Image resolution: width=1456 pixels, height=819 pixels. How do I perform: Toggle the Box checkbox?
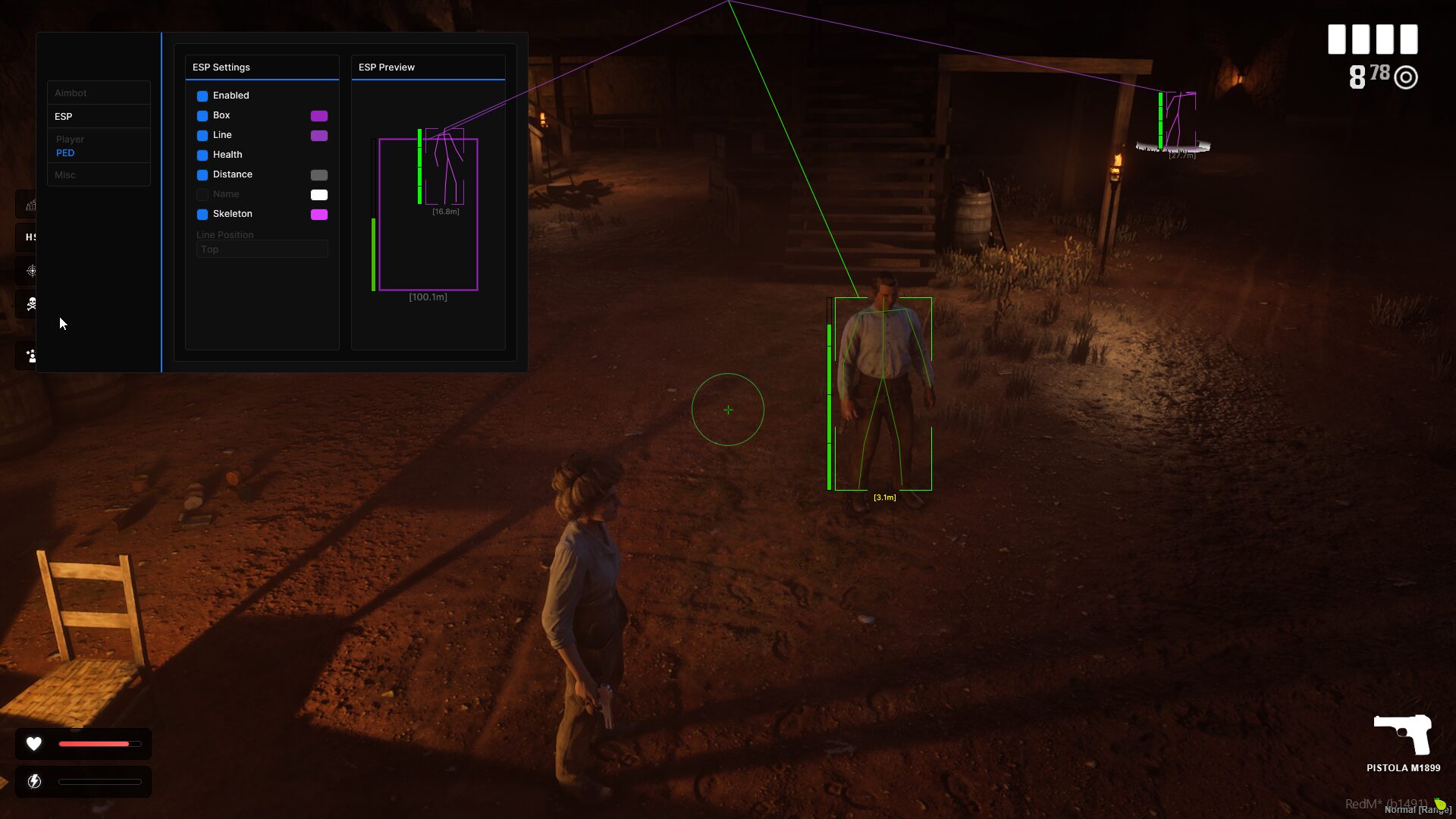202,116
